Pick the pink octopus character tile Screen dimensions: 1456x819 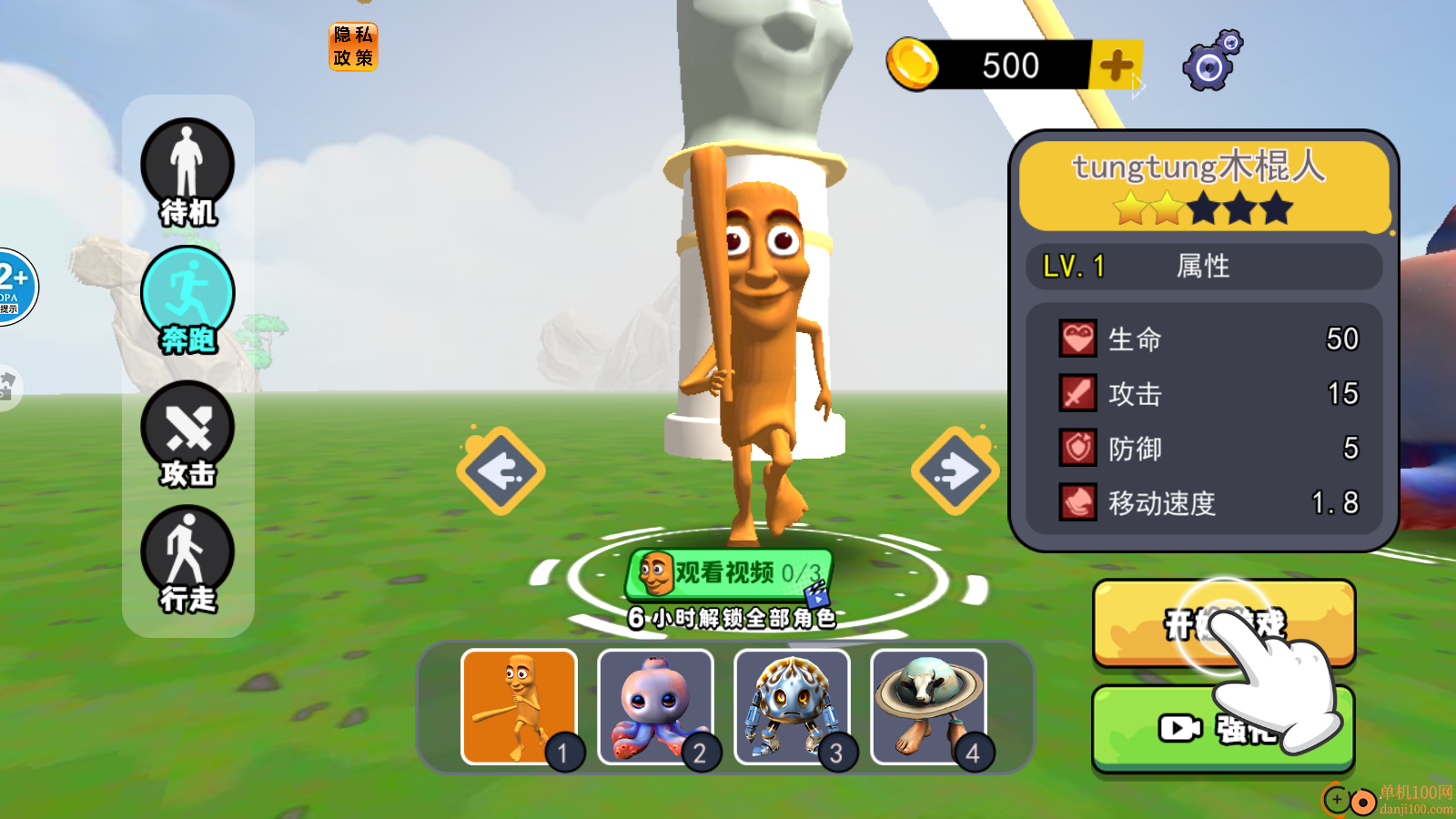pos(655,707)
